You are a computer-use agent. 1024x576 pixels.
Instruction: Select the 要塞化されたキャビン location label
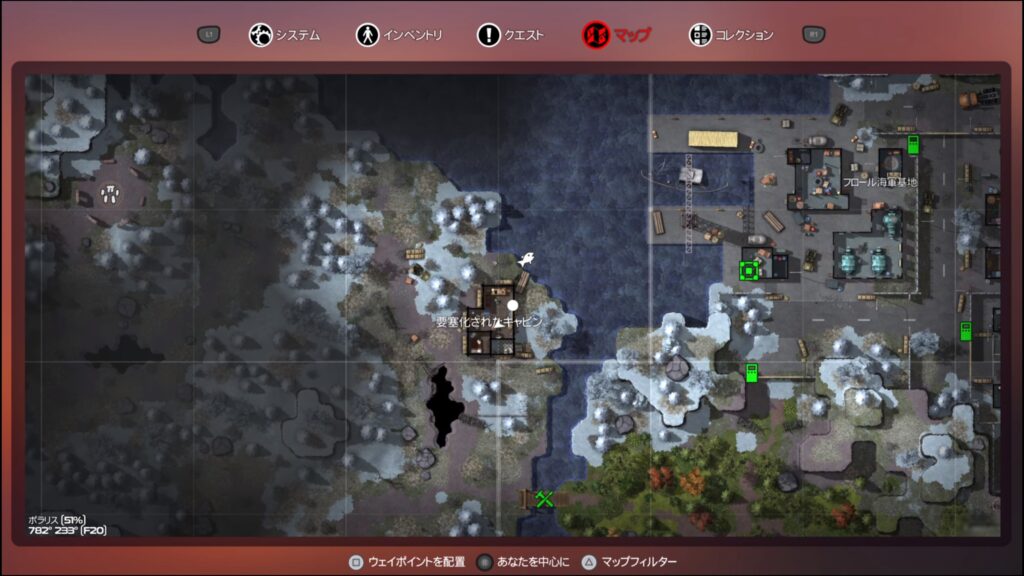pos(488,322)
